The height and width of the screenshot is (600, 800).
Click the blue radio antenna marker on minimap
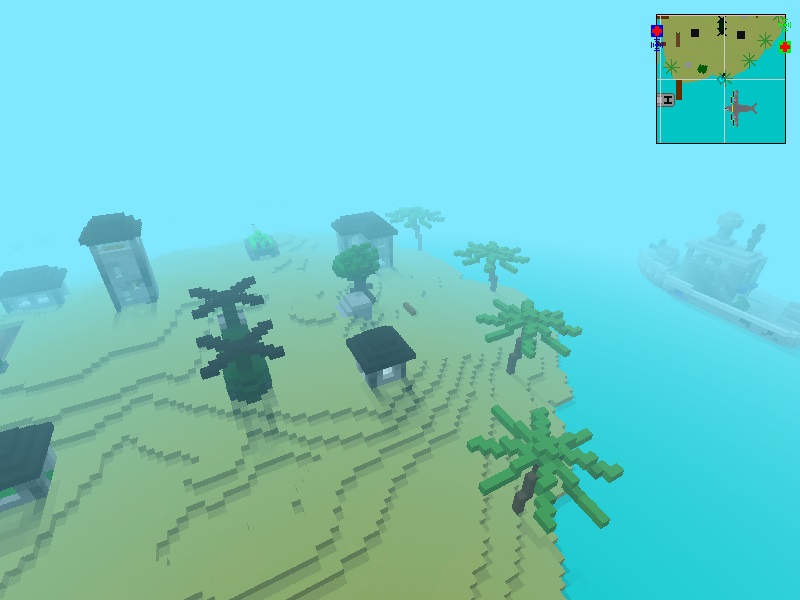tap(657, 45)
